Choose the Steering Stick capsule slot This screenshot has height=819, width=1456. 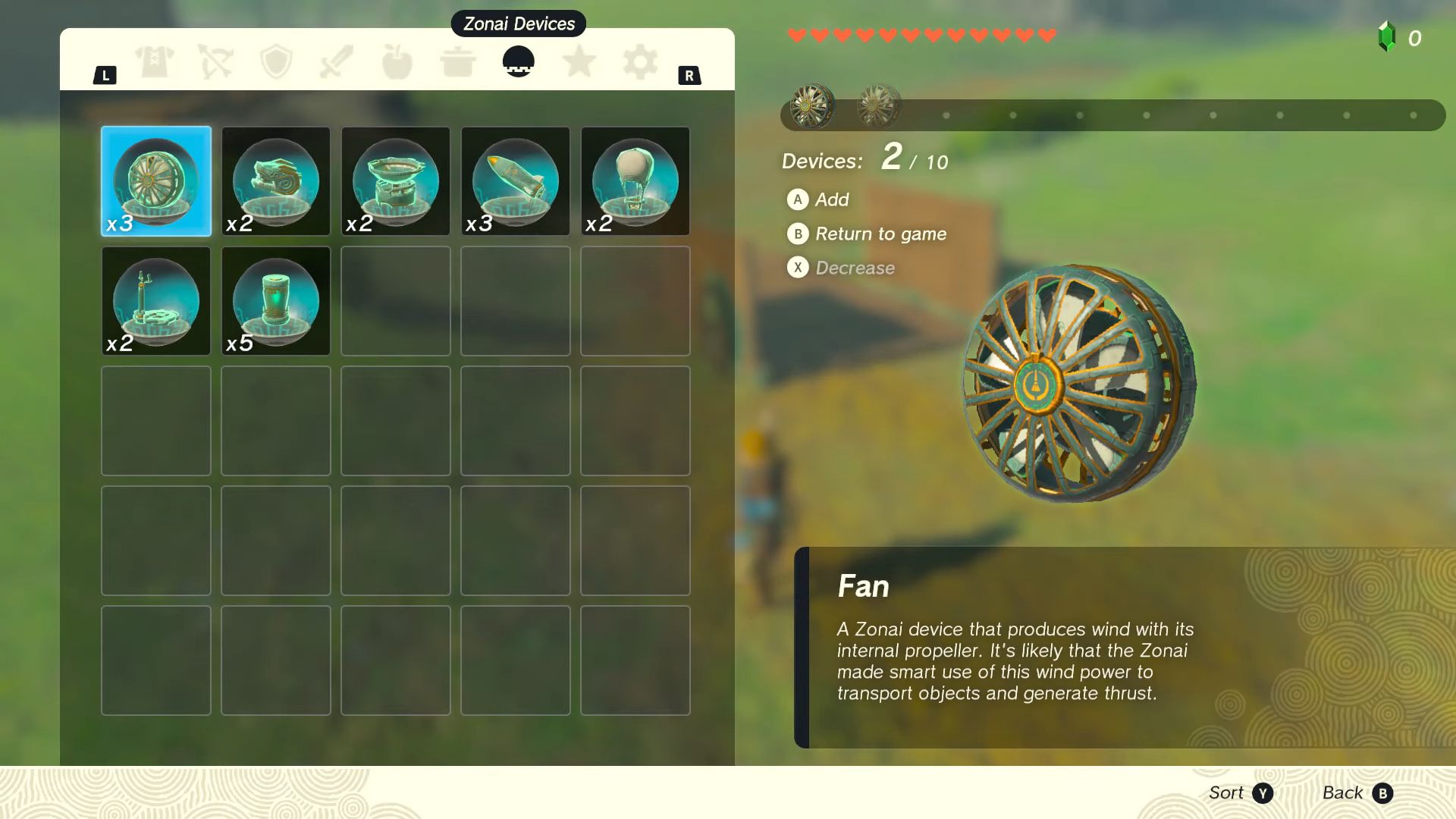coord(156,301)
